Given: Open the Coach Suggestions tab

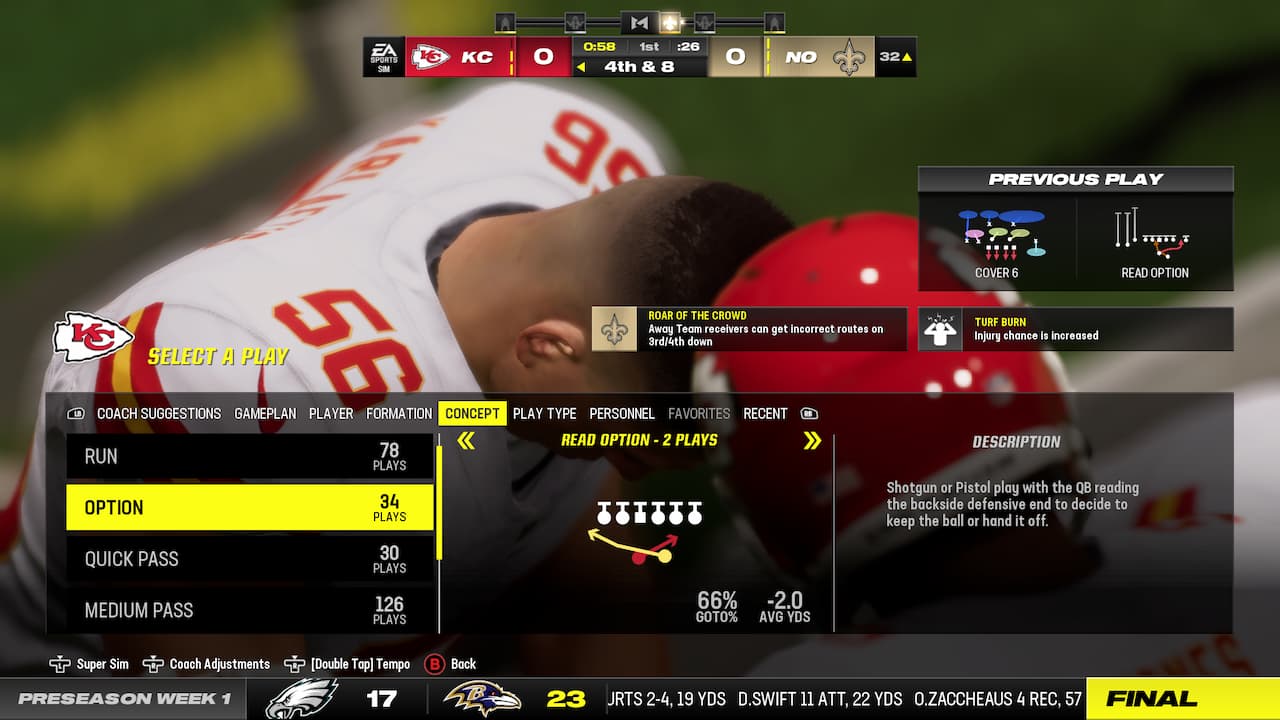Looking at the screenshot, I should point(157,413).
